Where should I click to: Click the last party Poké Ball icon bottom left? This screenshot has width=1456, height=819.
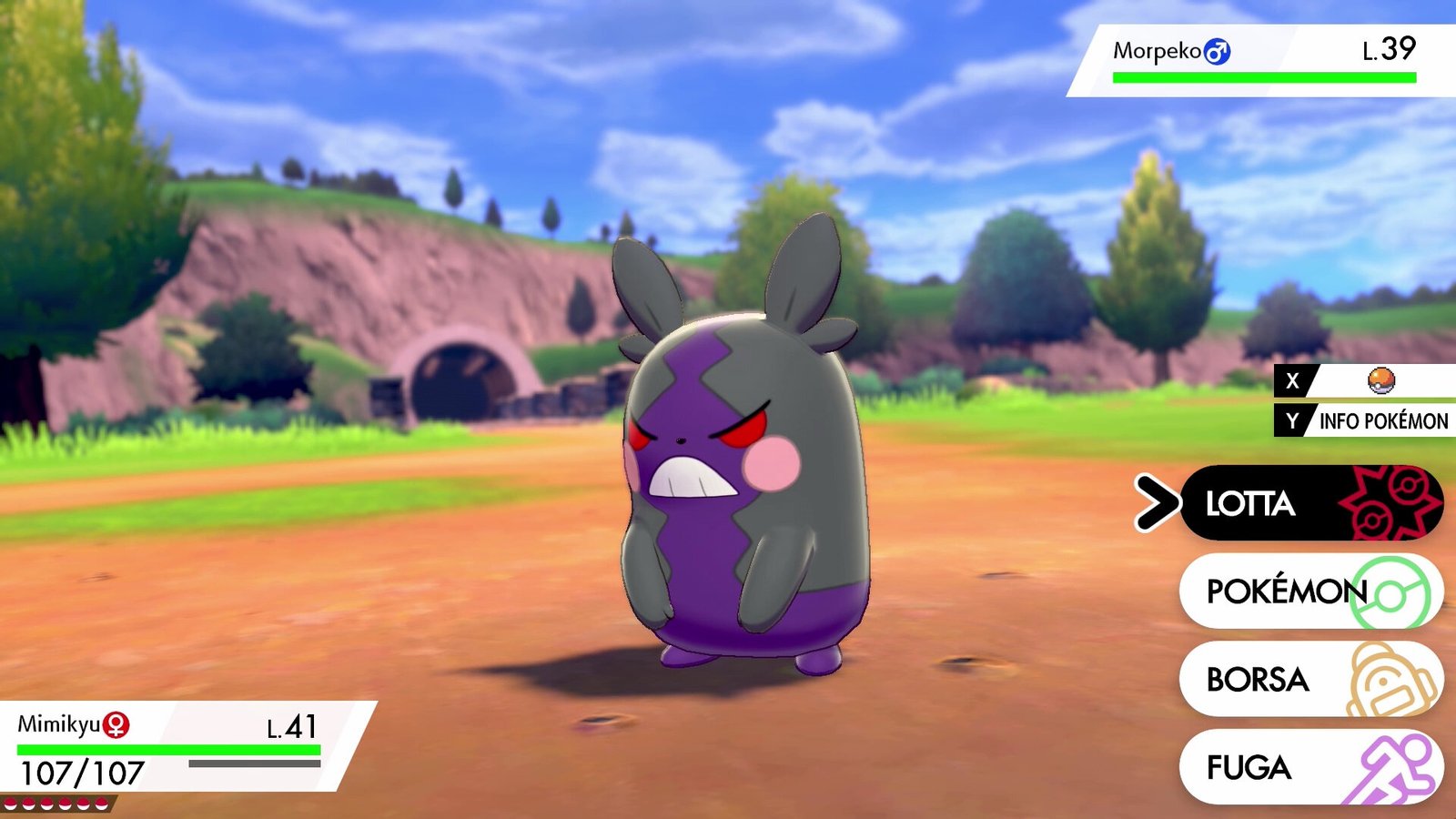[103, 805]
